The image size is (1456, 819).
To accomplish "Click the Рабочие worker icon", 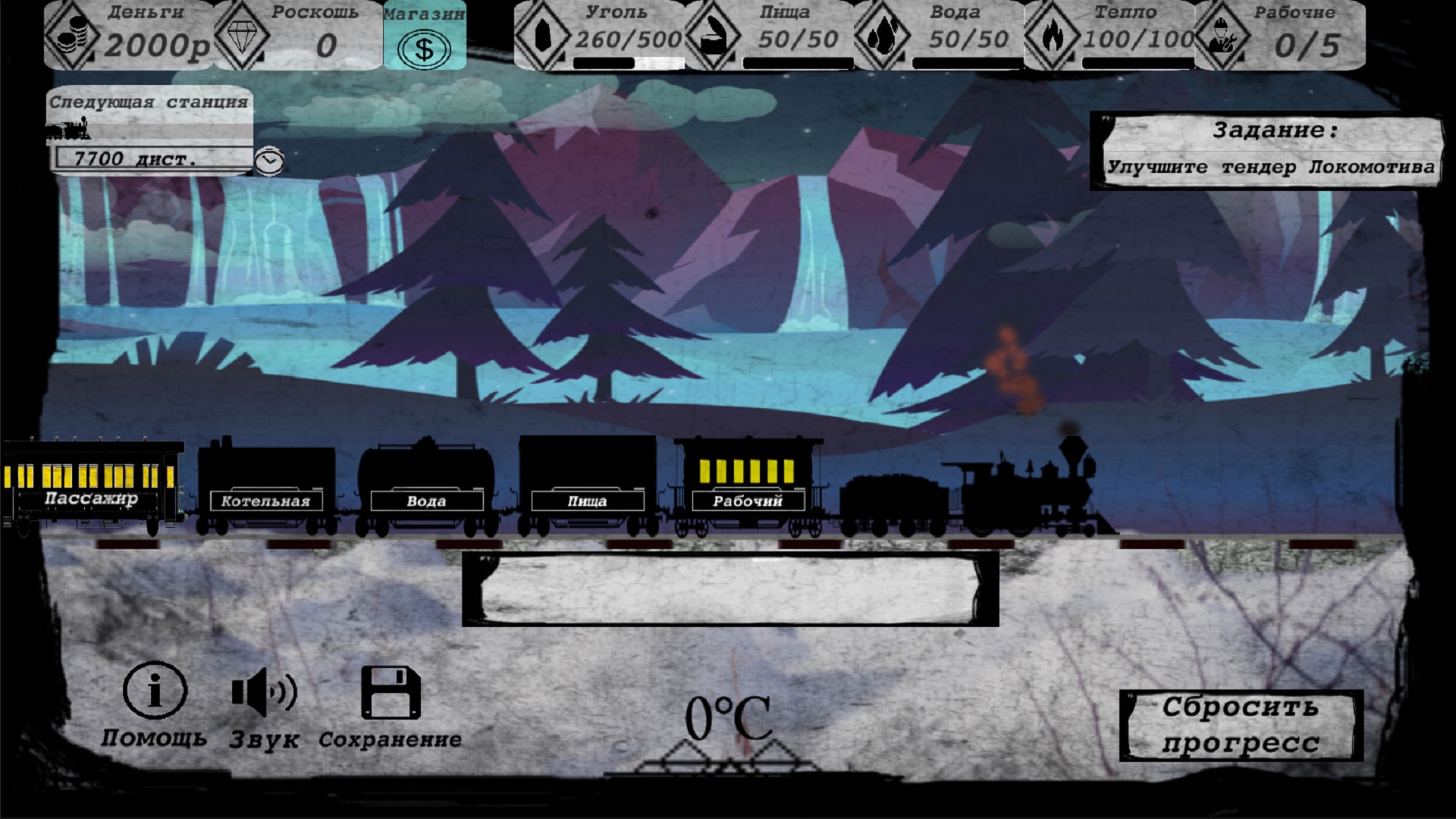I will click(x=1224, y=34).
